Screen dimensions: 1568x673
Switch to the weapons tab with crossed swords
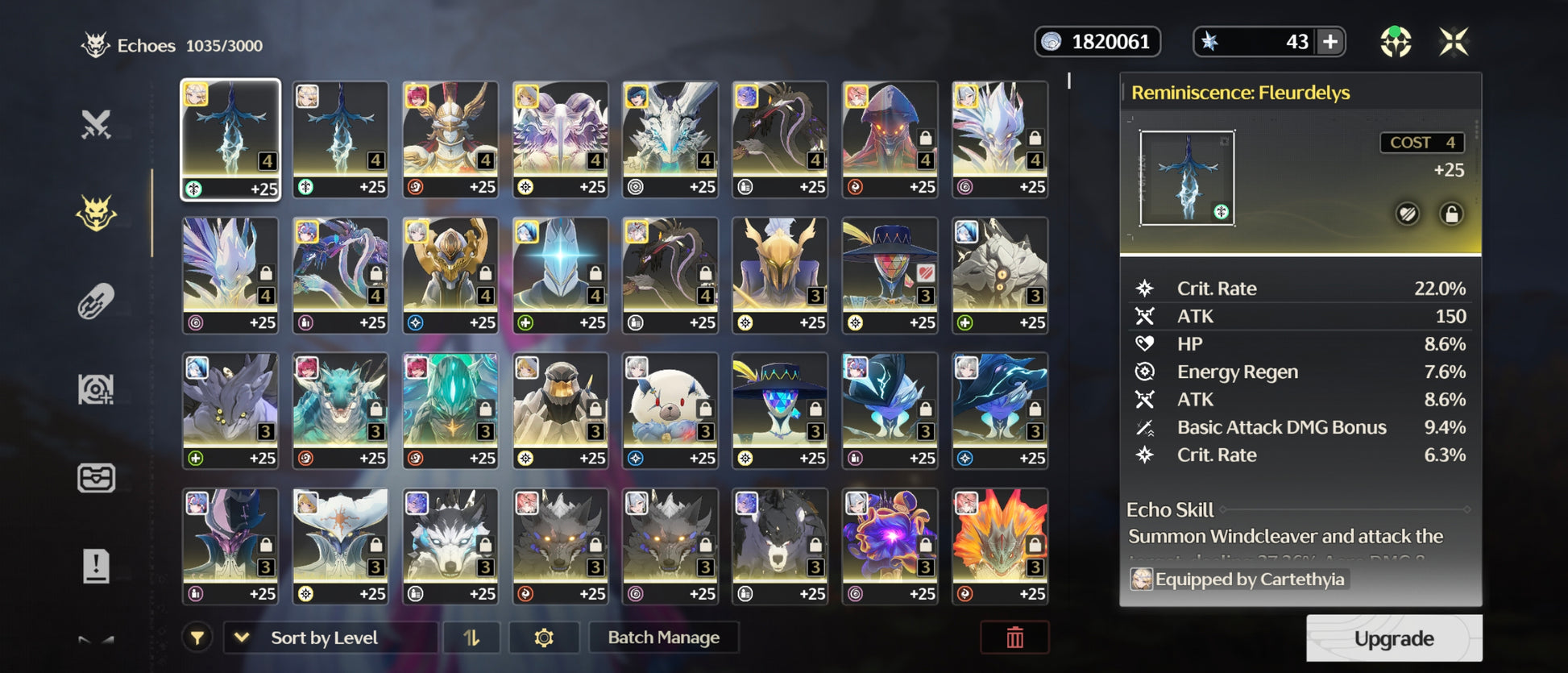click(96, 125)
